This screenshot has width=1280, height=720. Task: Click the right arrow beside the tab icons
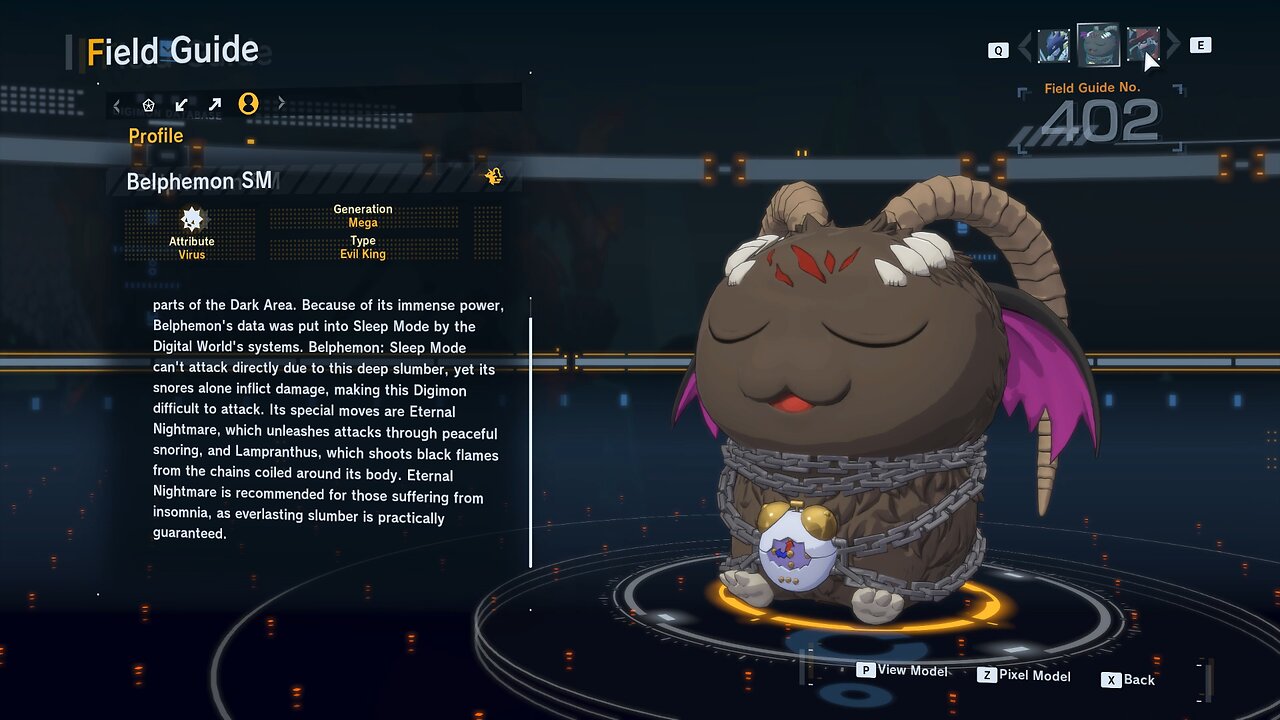[281, 103]
